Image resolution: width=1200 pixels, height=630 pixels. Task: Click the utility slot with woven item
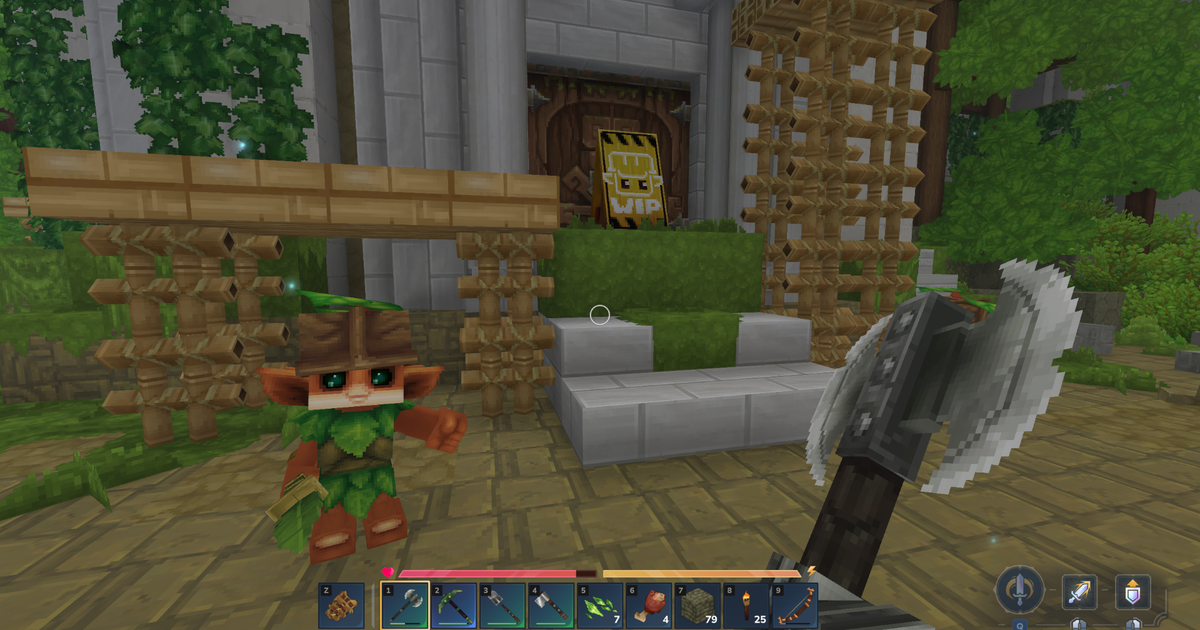(342, 606)
